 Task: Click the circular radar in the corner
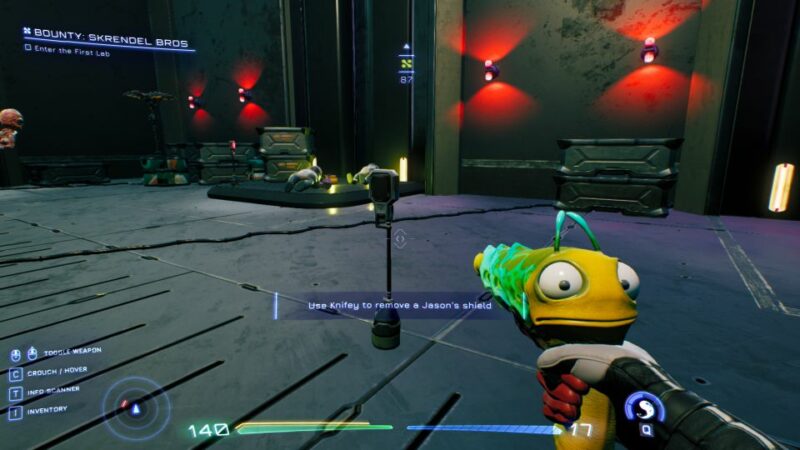click(137, 407)
